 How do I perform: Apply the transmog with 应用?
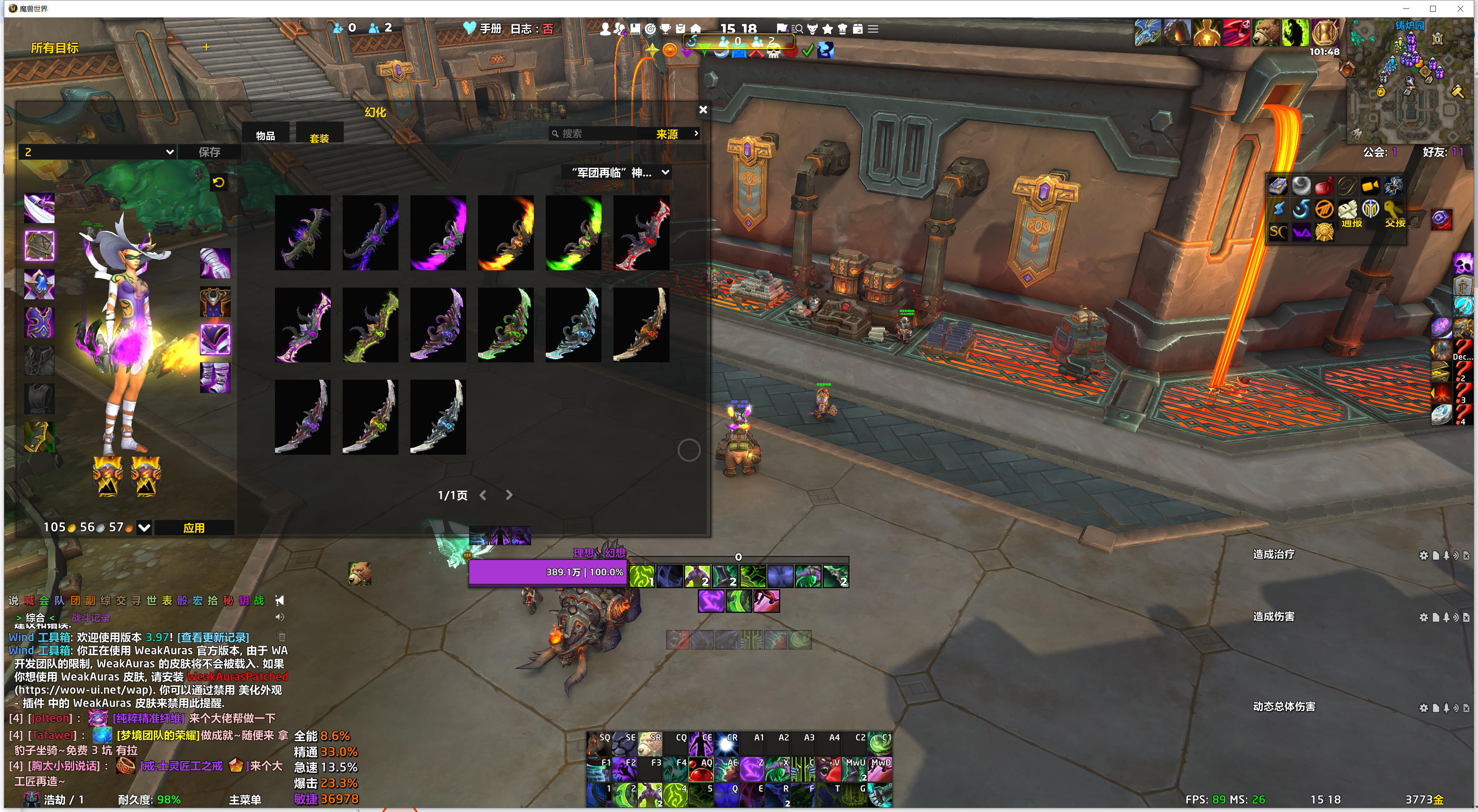click(x=194, y=527)
